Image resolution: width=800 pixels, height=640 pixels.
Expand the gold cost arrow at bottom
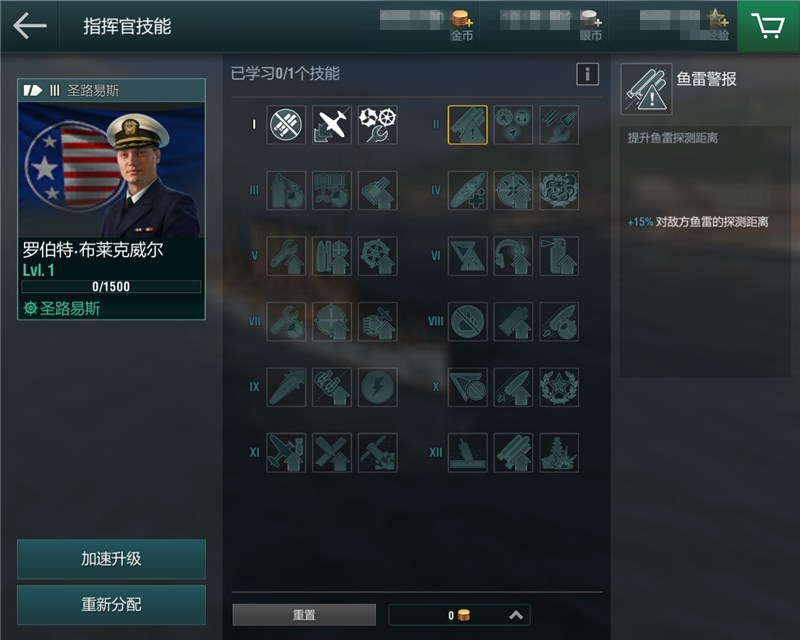click(516, 615)
